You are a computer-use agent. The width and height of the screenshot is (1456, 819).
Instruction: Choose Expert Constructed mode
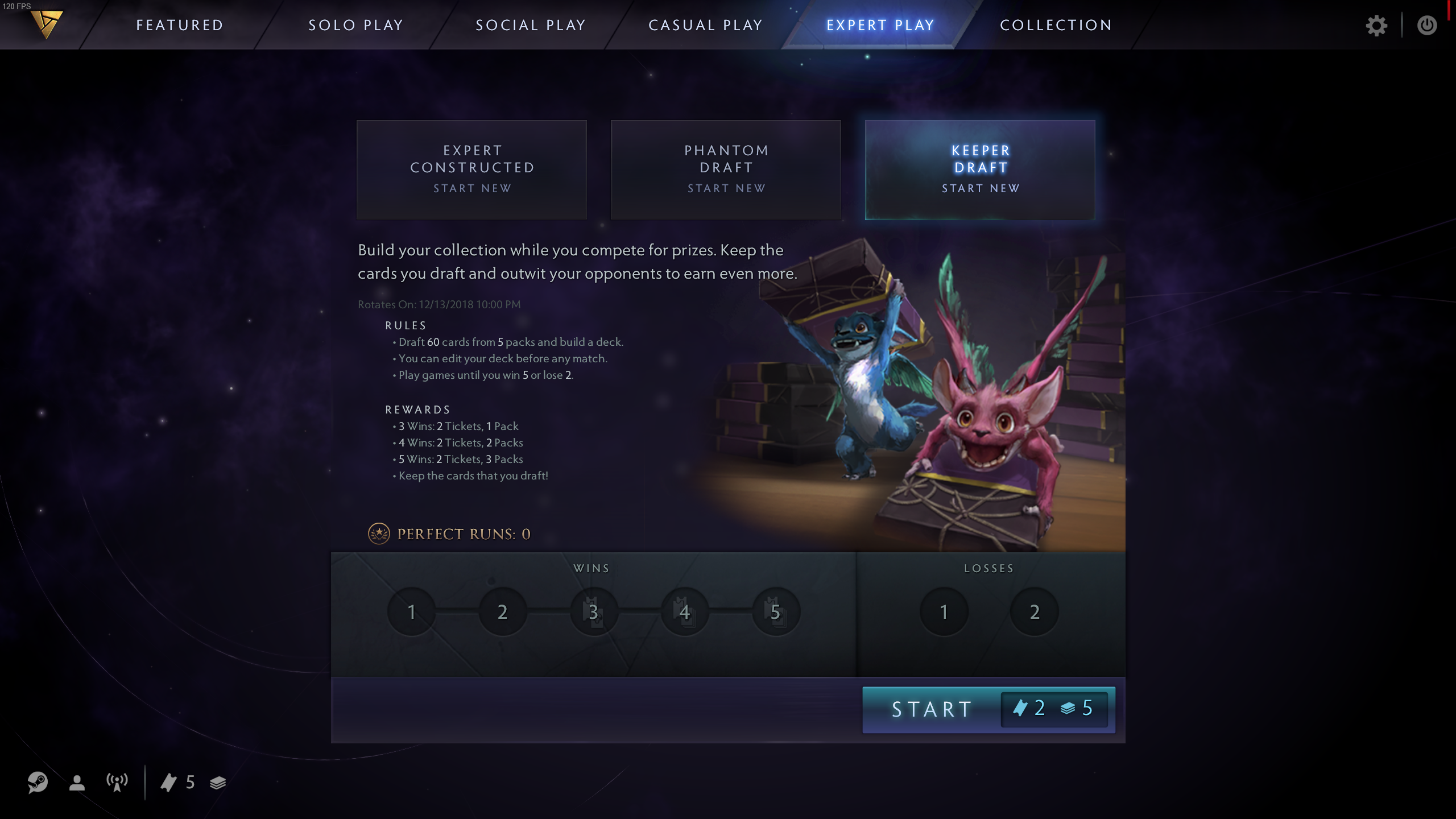point(472,169)
